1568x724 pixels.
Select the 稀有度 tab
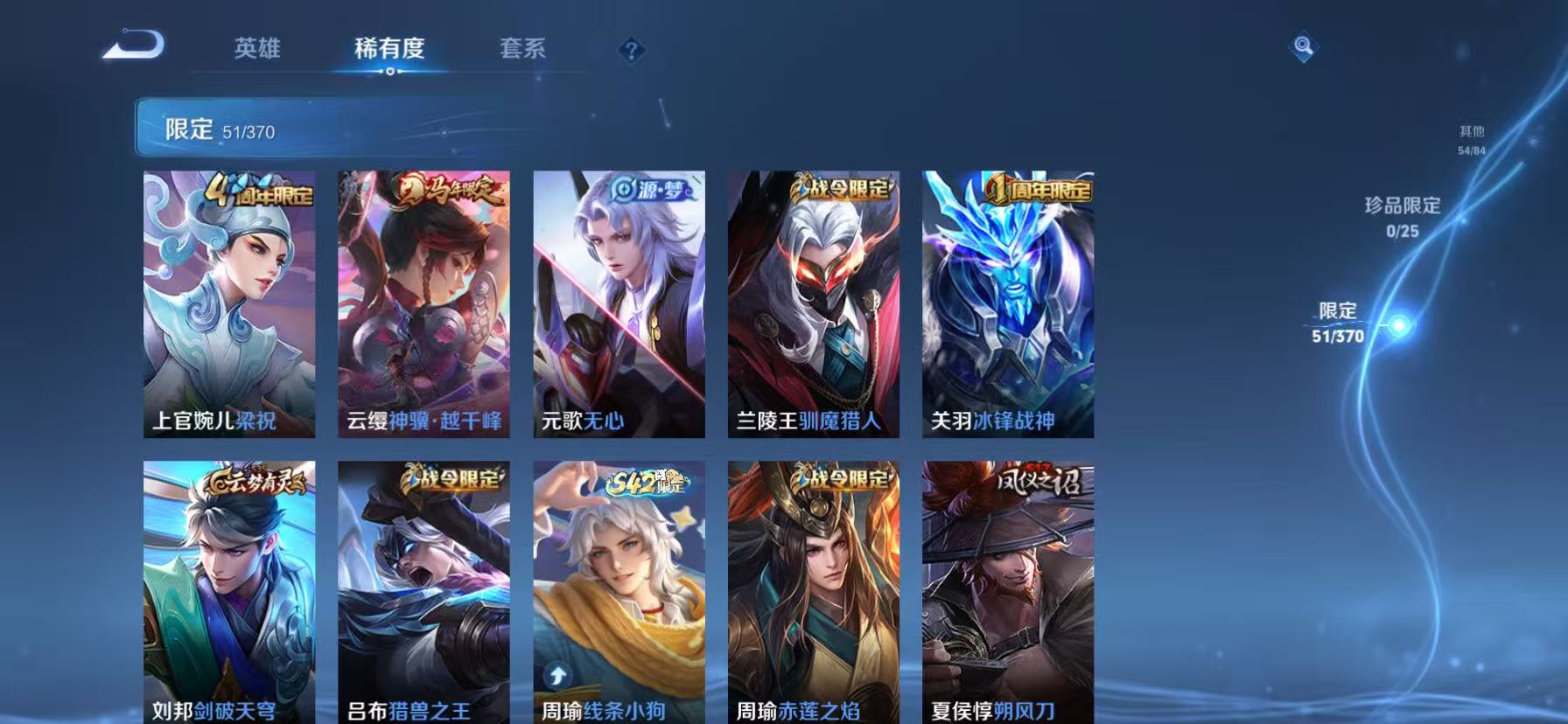[x=388, y=50]
